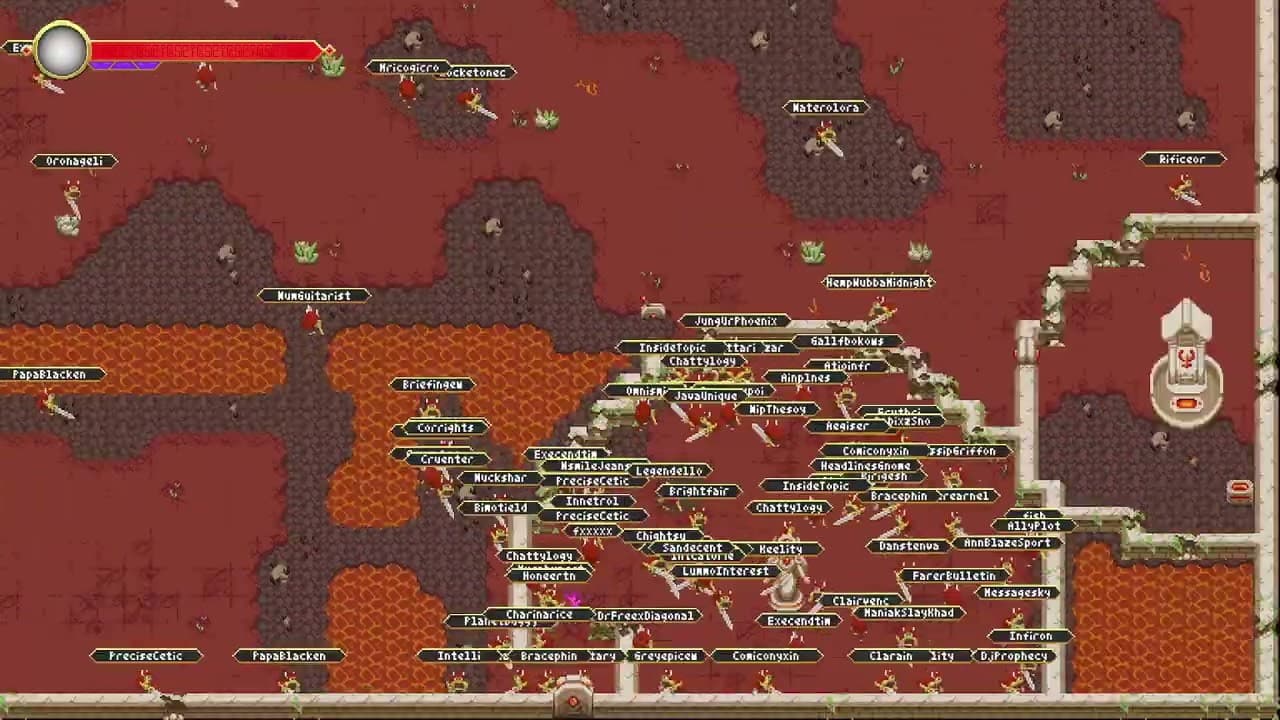This screenshot has width=1280, height=720.
Task: Select the PapaBlacken nameplate
Action: (x=47, y=374)
